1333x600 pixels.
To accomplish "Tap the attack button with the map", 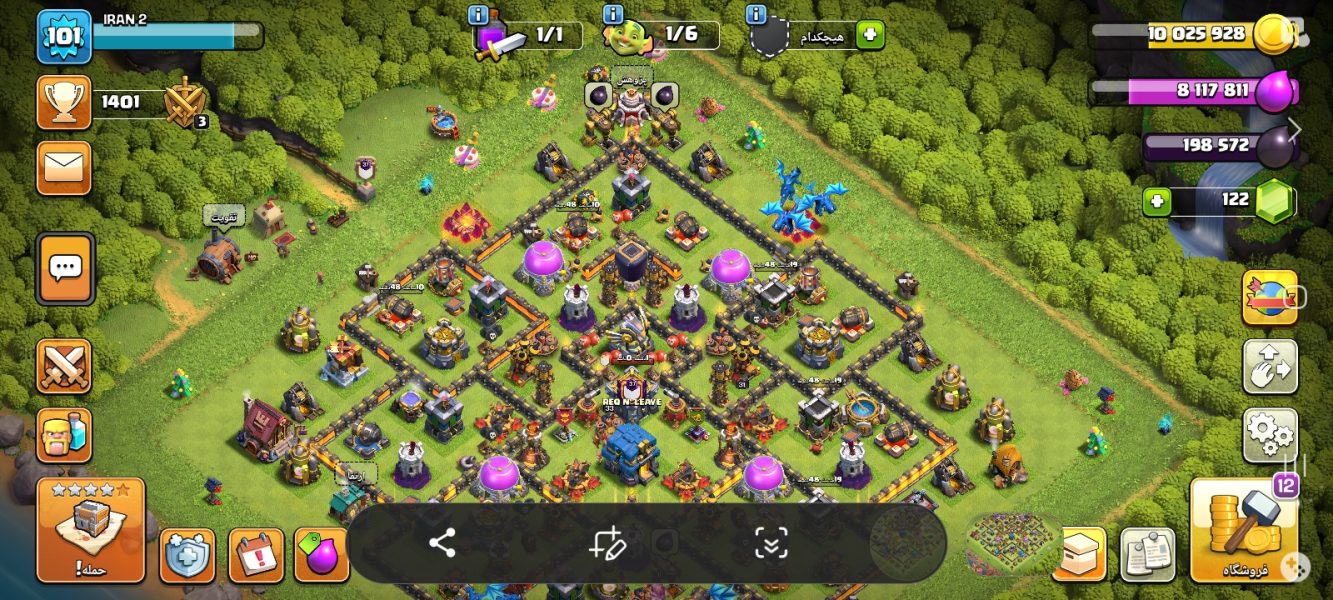I will (x=91, y=530).
